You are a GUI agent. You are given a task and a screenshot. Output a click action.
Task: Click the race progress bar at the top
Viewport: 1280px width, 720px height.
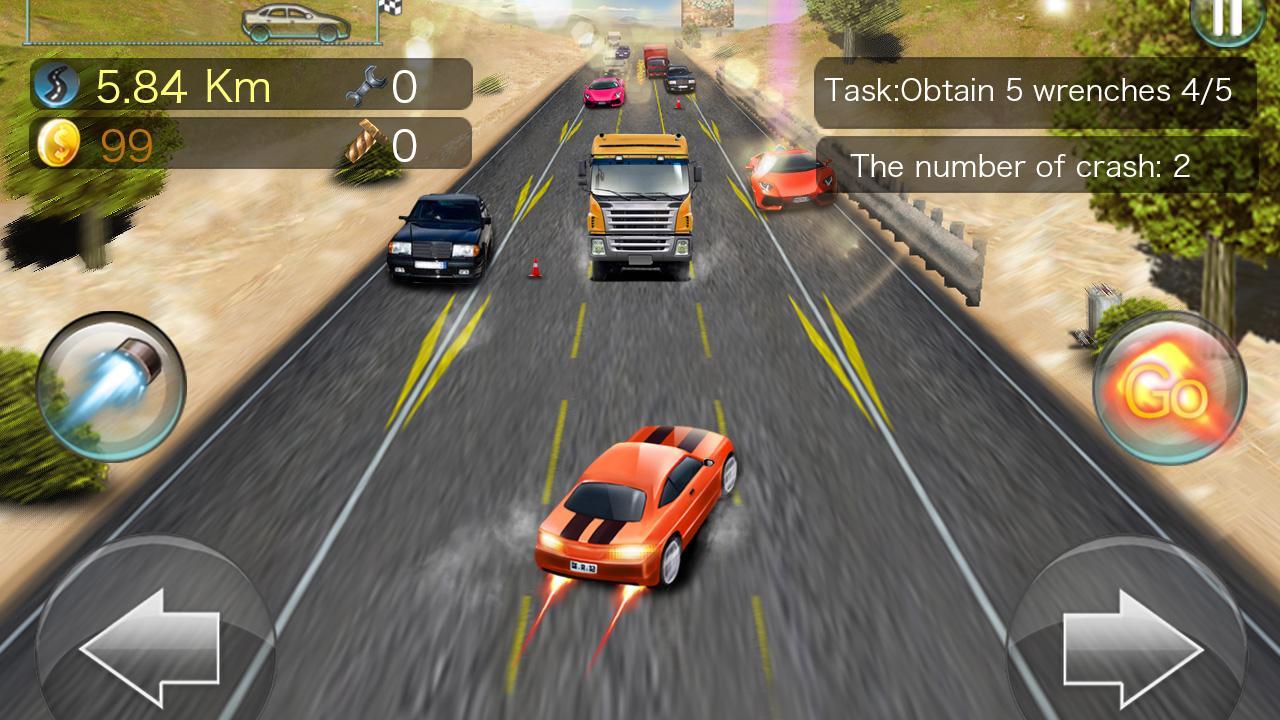coord(200,42)
